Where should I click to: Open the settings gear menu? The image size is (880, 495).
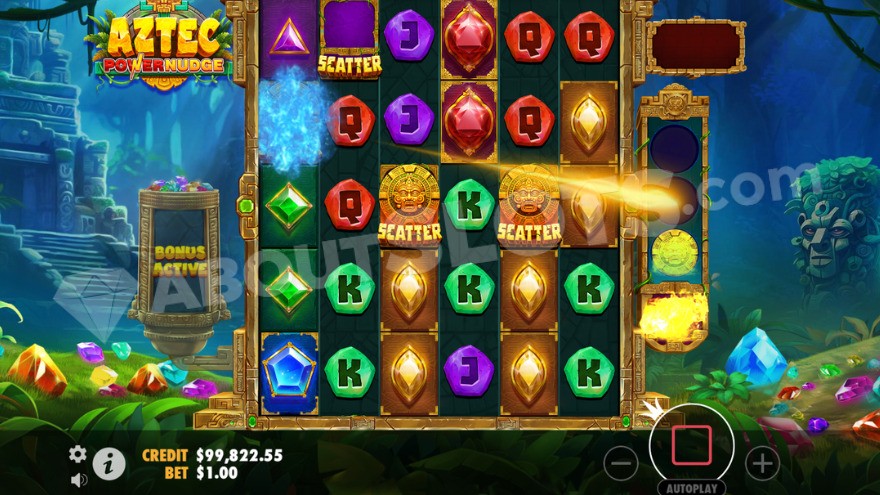[78, 454]
